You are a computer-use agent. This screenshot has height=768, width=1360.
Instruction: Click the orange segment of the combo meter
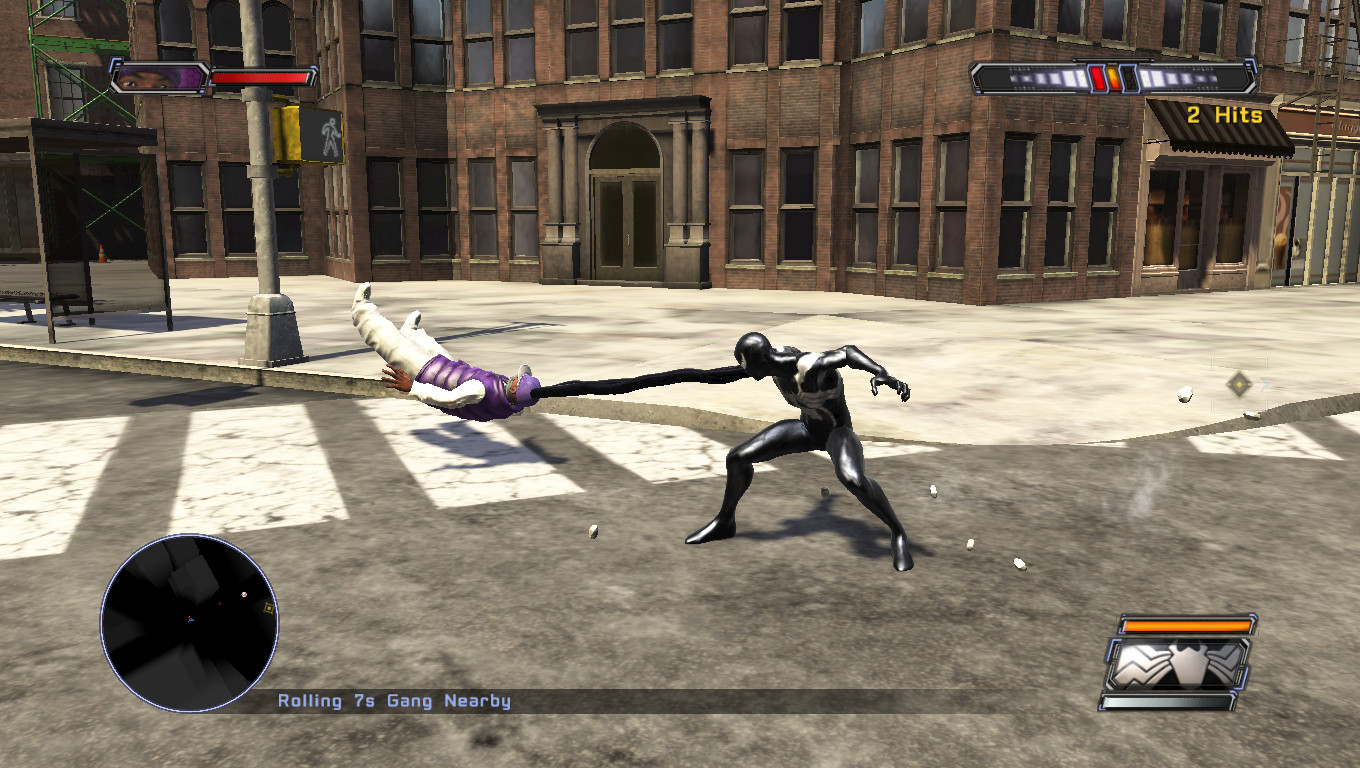(1113, 76)
